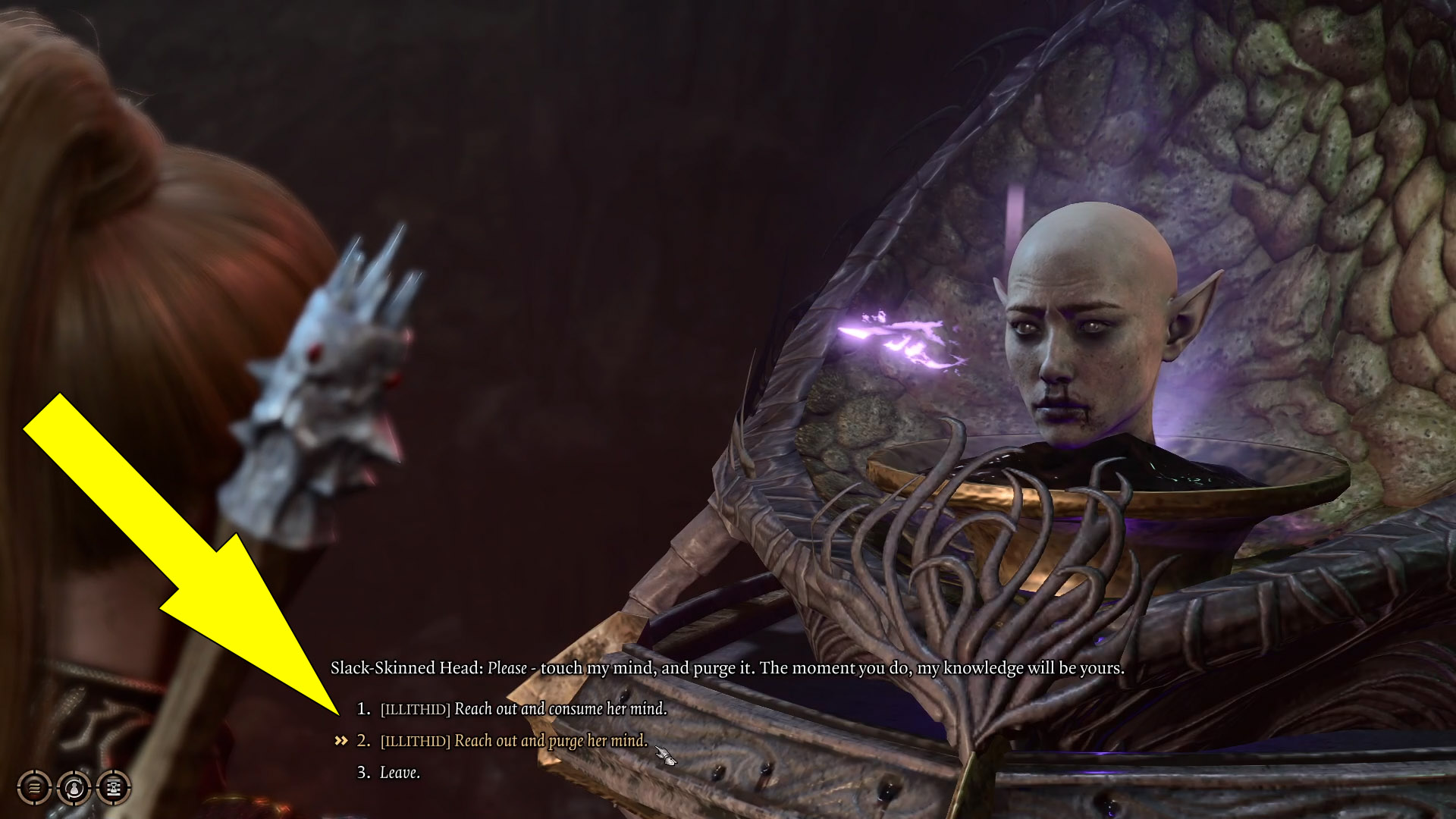Click the character swap icon with circular arrows

point(74,788)
